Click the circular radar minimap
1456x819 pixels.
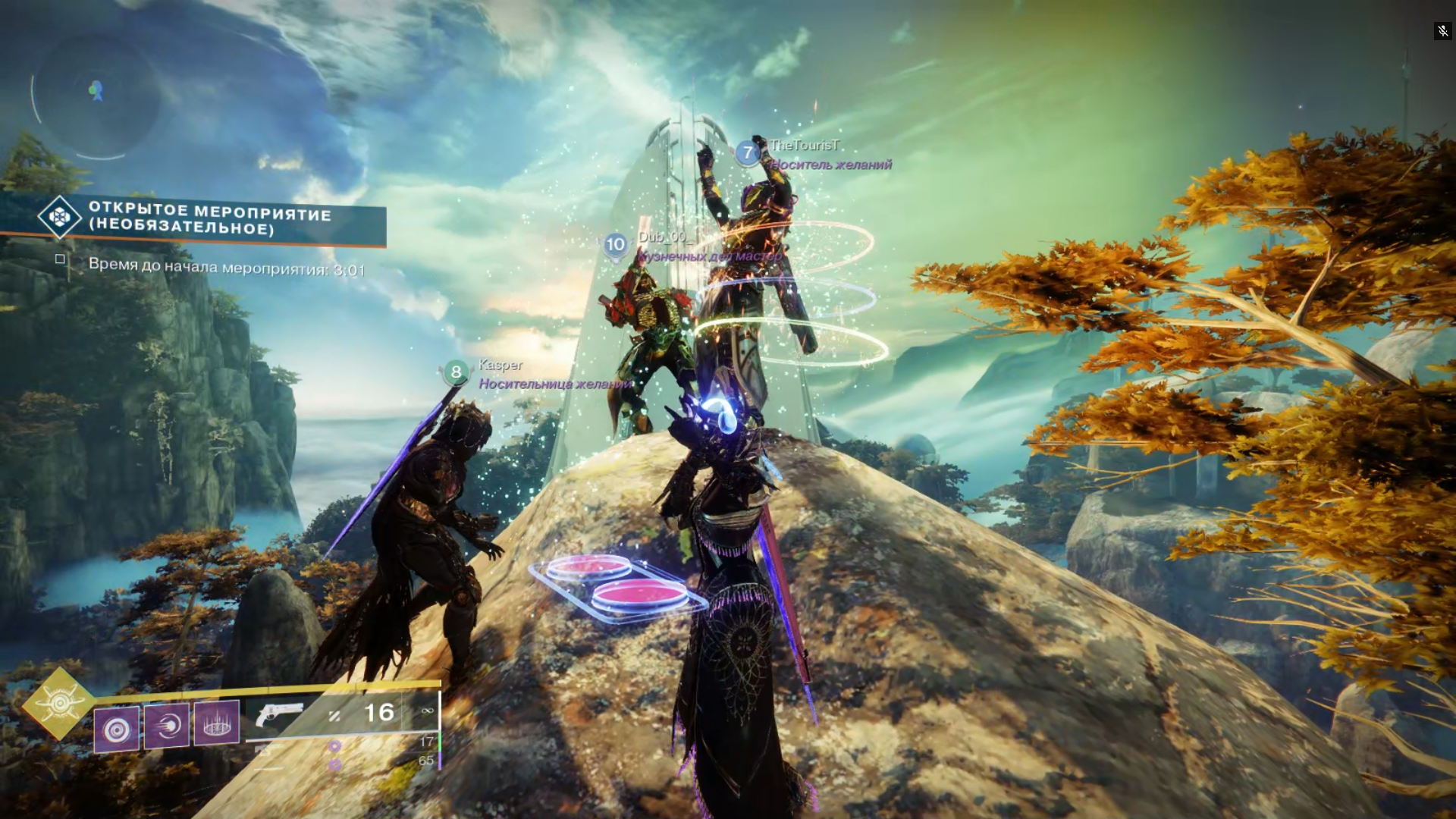95,95
